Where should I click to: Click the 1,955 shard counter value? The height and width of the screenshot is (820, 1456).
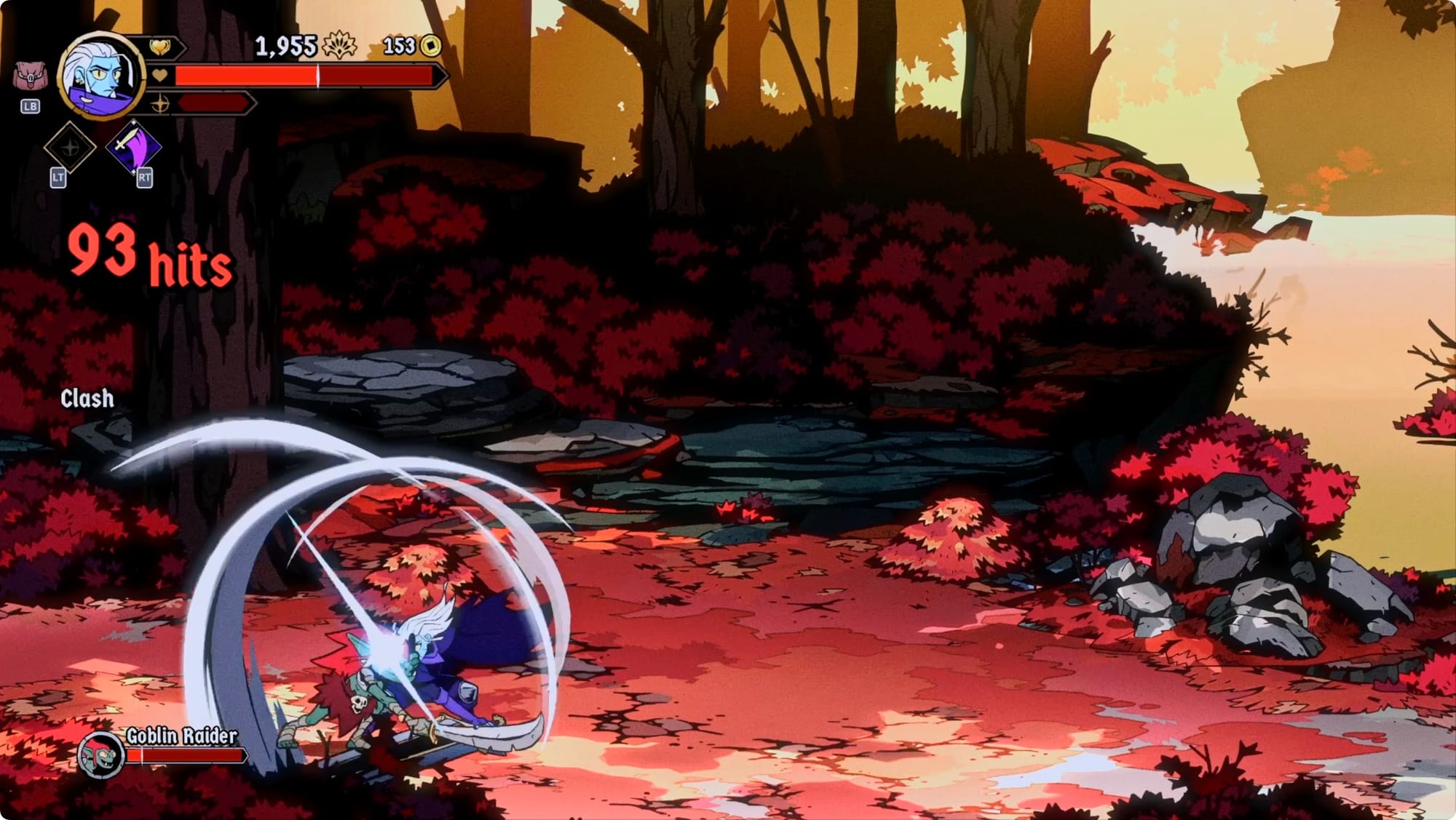(x=285, y=46)
